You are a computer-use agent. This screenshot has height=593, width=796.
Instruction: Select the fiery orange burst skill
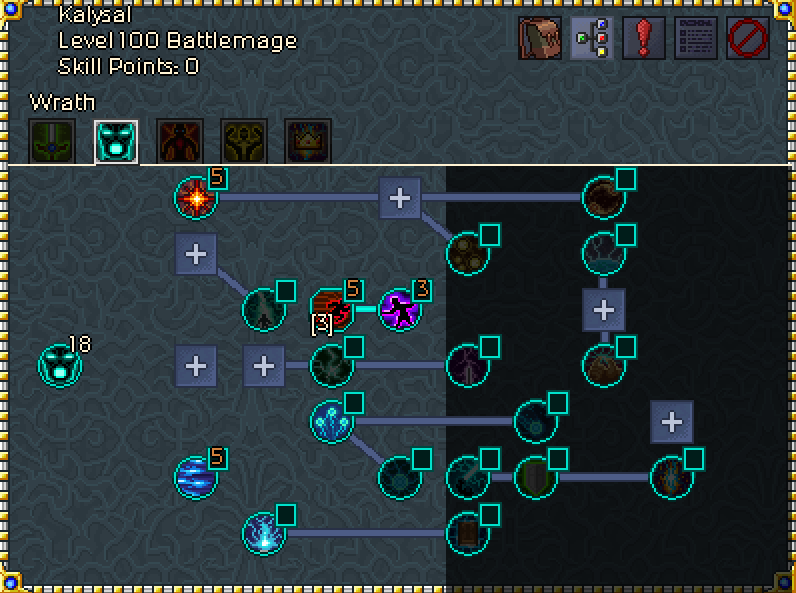196,197
